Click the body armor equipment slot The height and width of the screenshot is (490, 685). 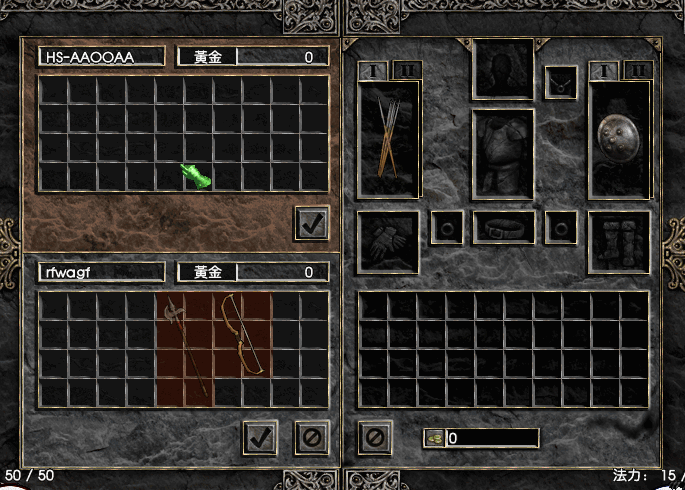point(503,154)
